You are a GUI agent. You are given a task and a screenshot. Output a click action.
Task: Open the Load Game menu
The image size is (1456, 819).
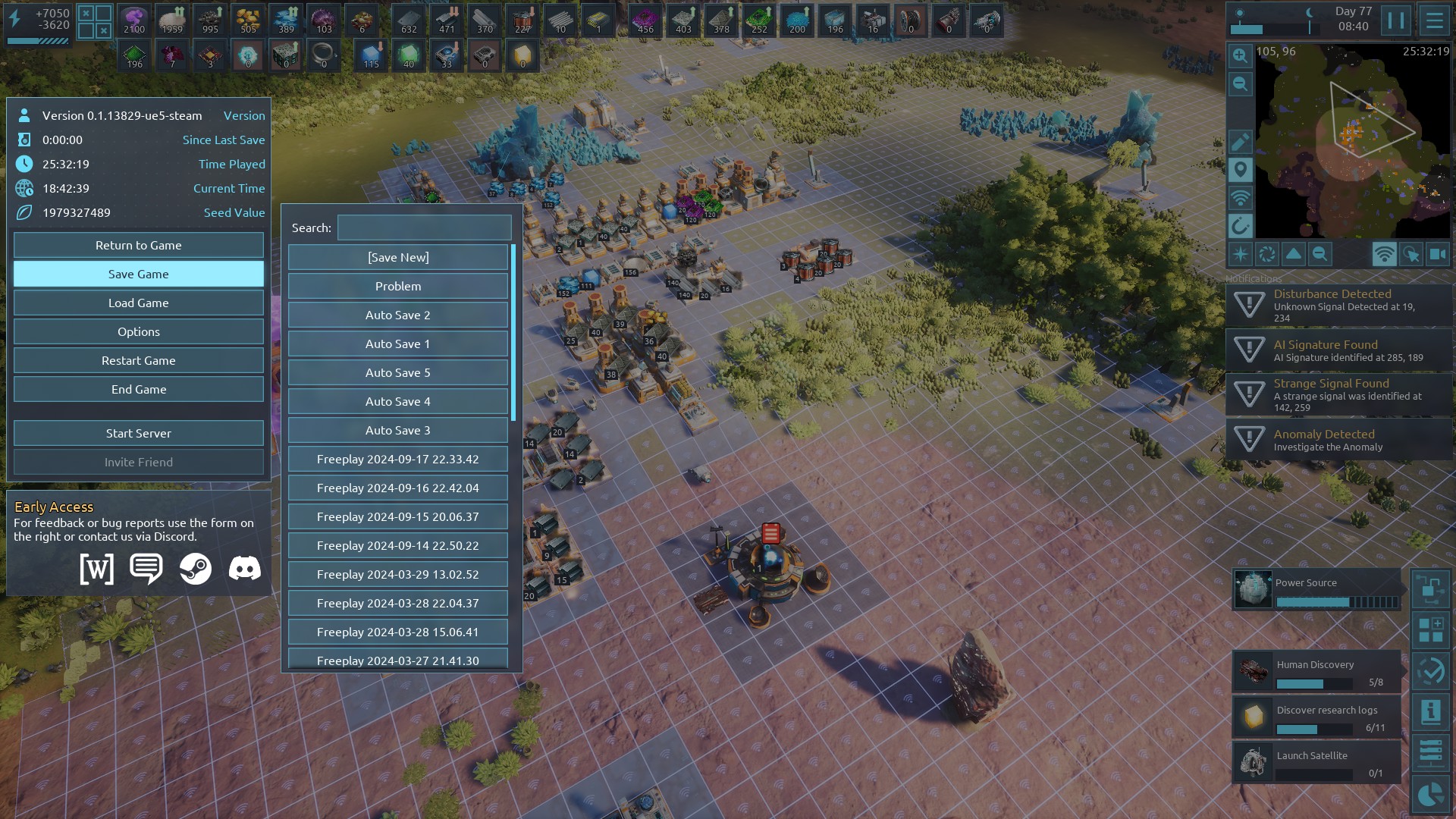coord(138,303)
